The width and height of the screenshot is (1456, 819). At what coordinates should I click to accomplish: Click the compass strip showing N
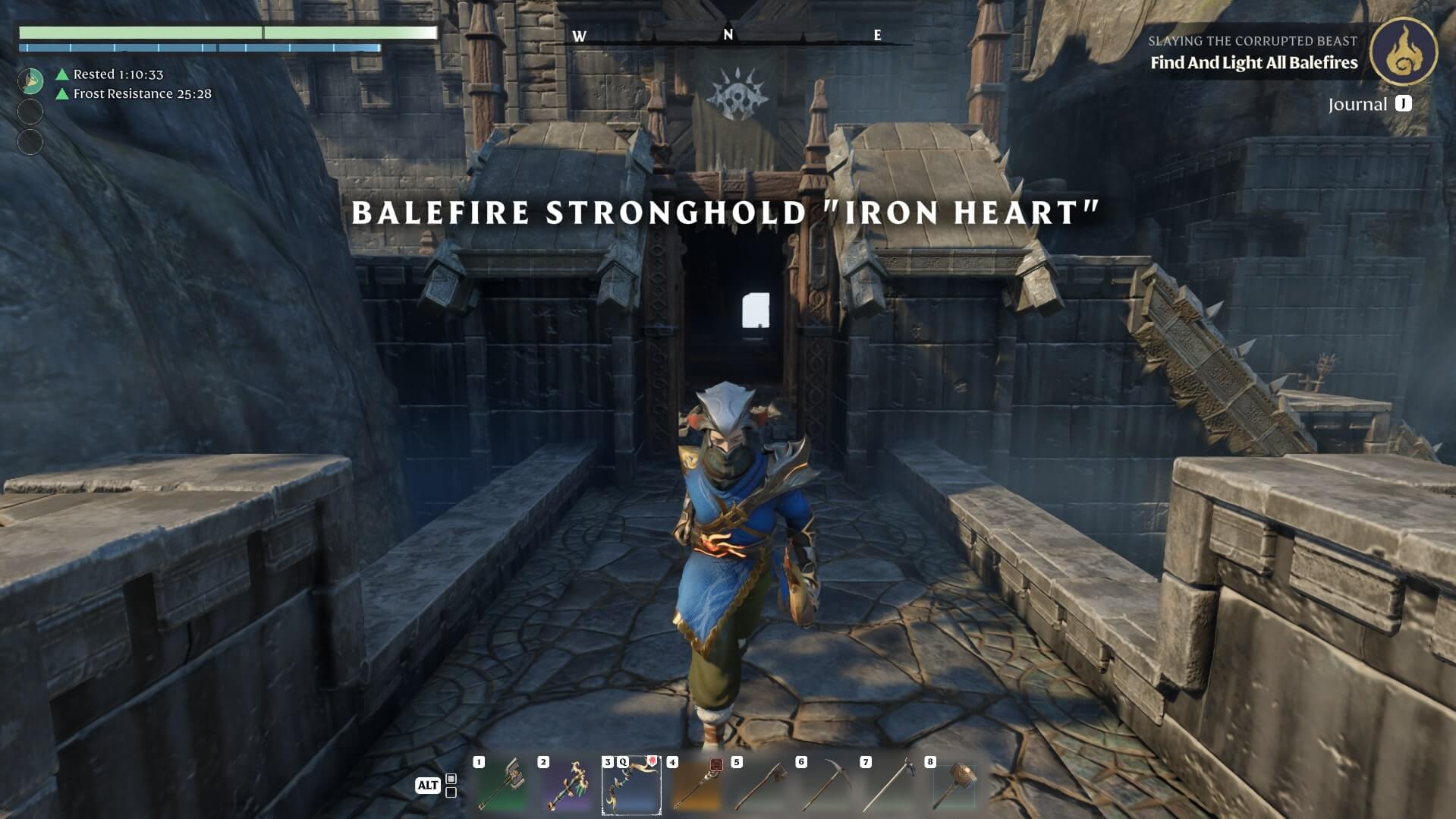coord(728,36)
